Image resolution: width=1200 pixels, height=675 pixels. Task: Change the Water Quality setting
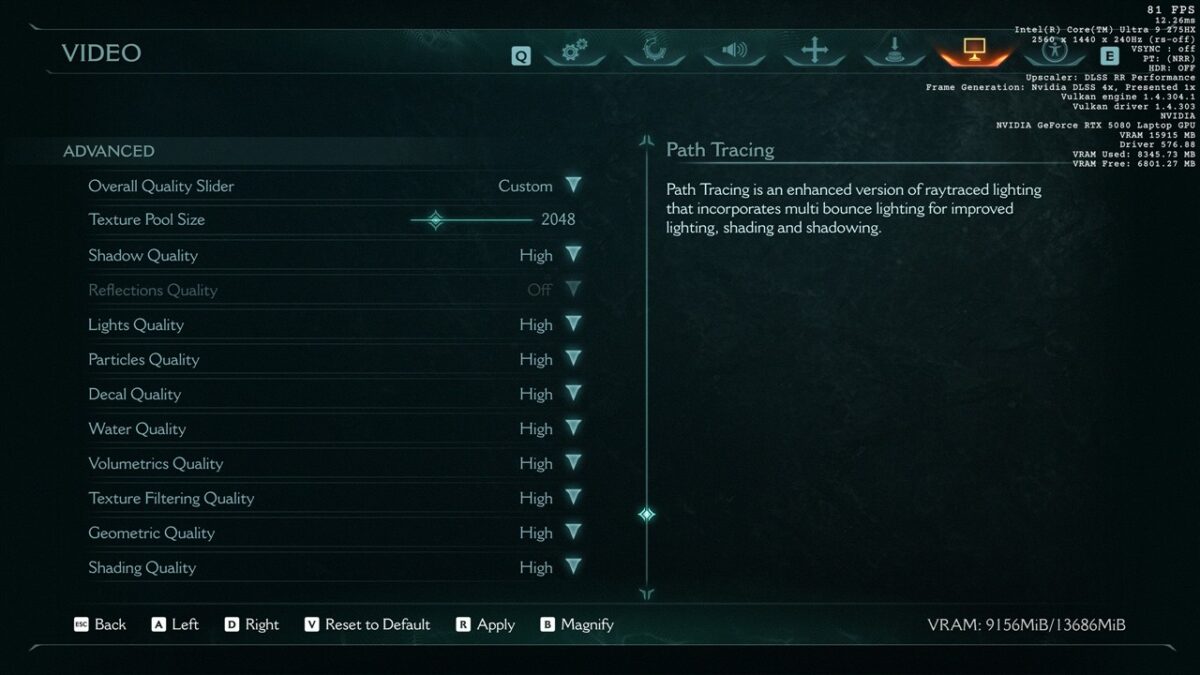tap(573, 428)
